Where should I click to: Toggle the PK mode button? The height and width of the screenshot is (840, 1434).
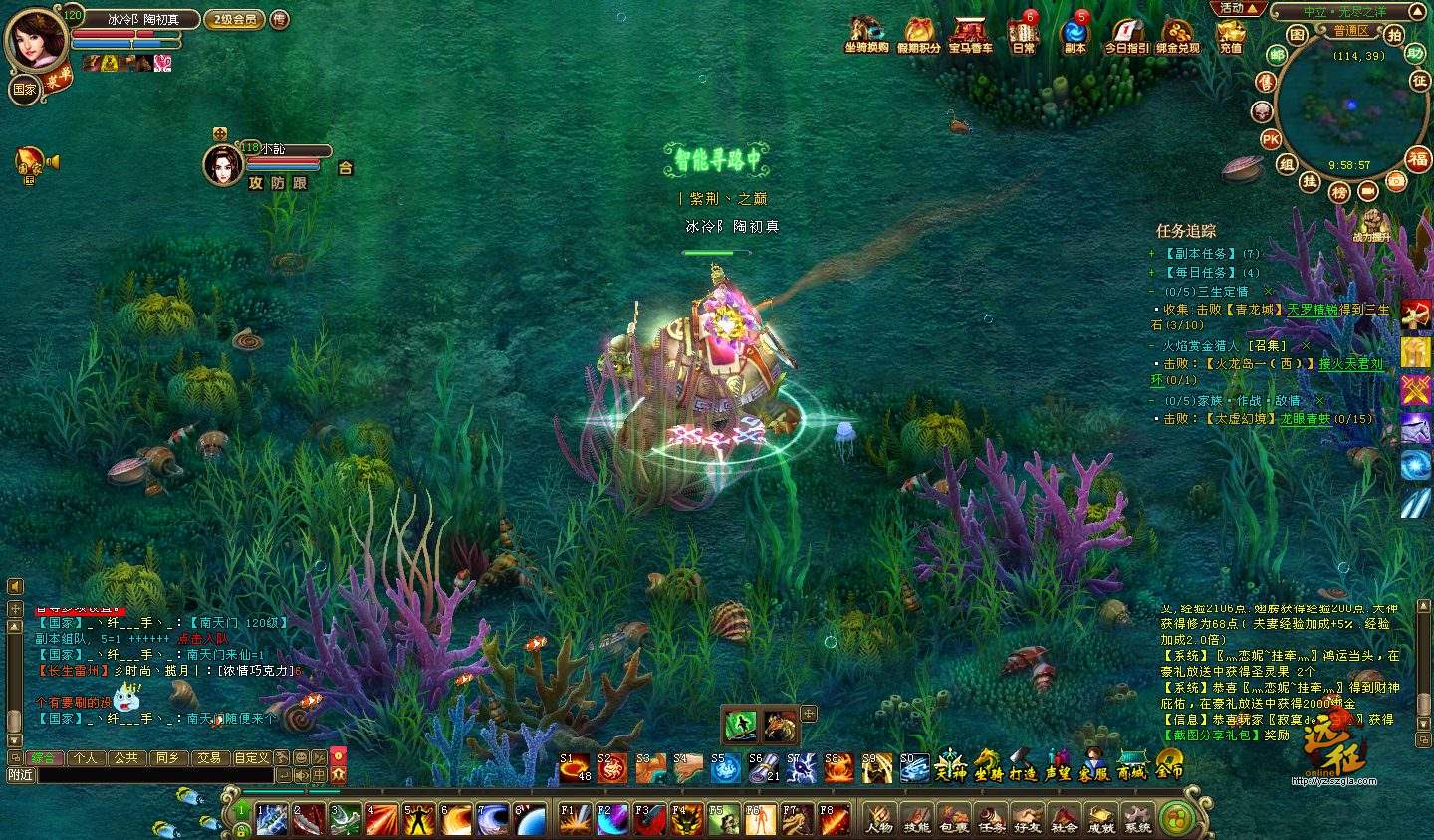click(1271, 139)
